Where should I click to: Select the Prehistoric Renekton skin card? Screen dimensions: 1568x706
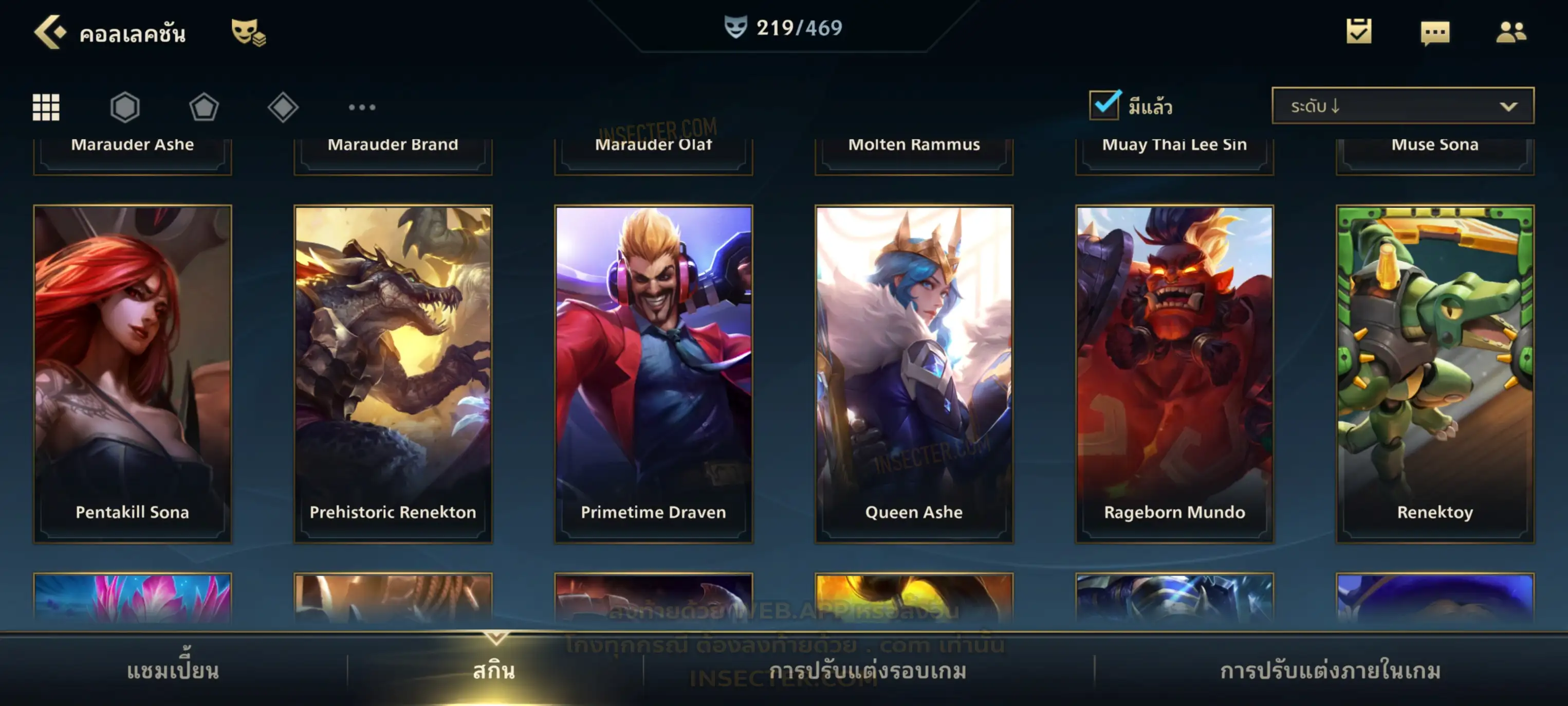393,373
